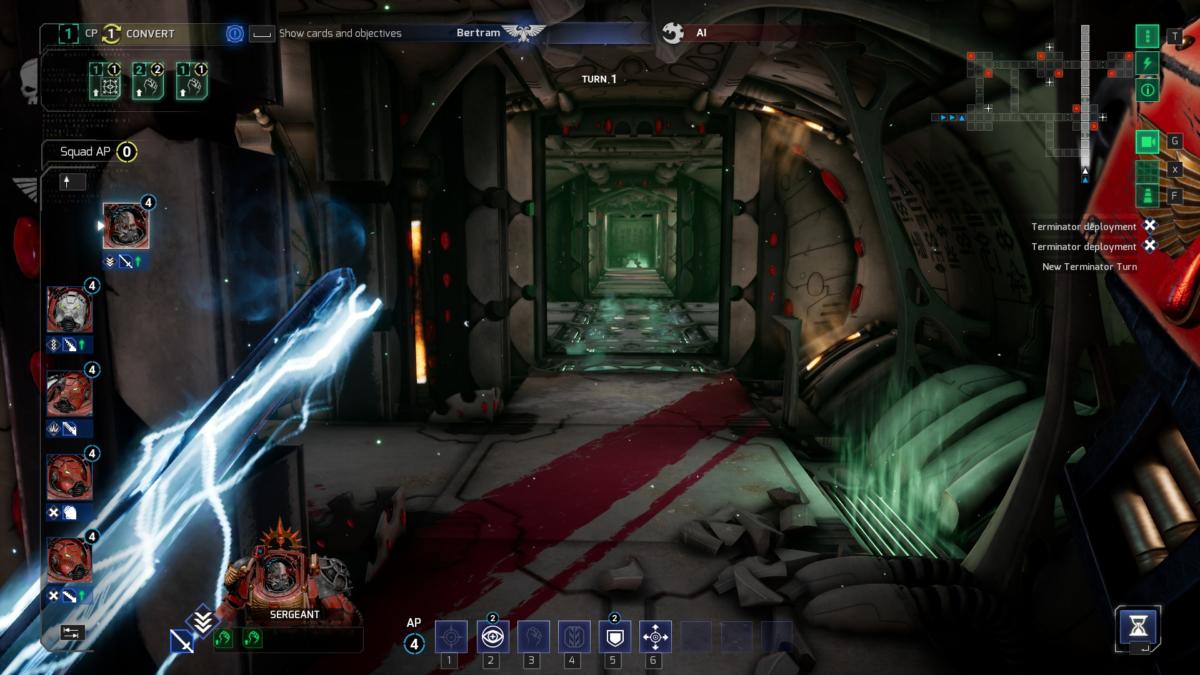Select the command card costing 2
This screenshot has height=675, width=1200.
148,78
